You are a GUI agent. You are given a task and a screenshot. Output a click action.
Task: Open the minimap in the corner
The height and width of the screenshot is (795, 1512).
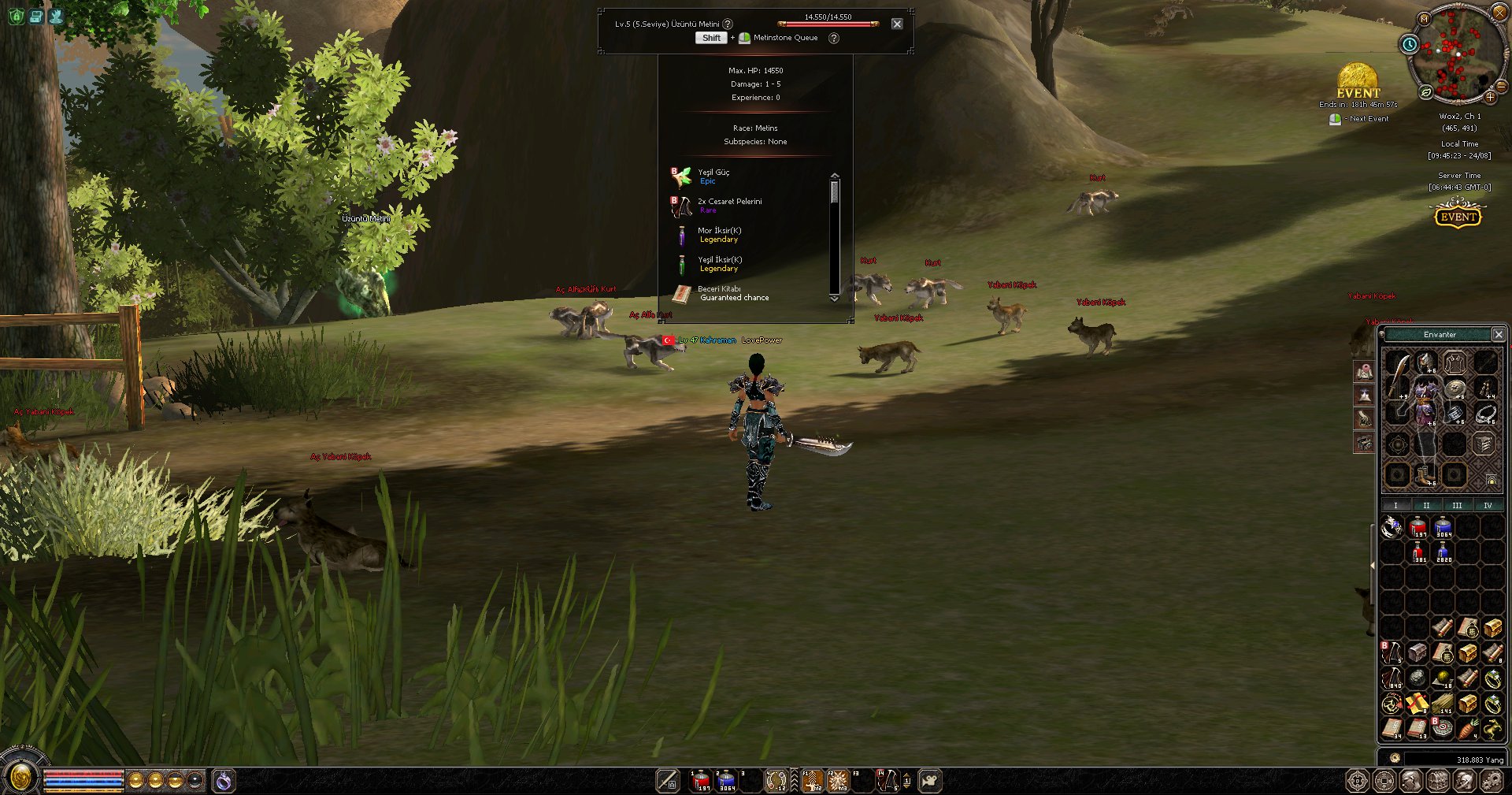(1455, 54)
